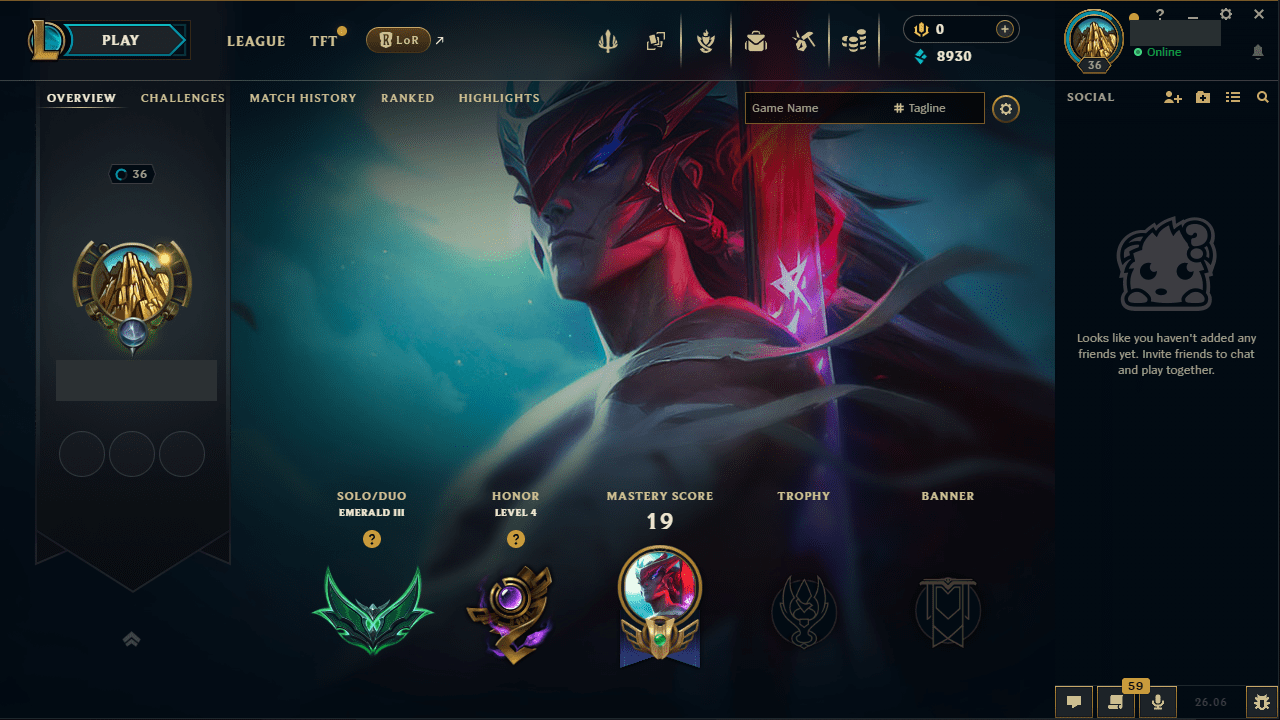The image size is (1280, 720).
Task: Switch to the MATCH HISTORY tab
Action: coord(303,97)
